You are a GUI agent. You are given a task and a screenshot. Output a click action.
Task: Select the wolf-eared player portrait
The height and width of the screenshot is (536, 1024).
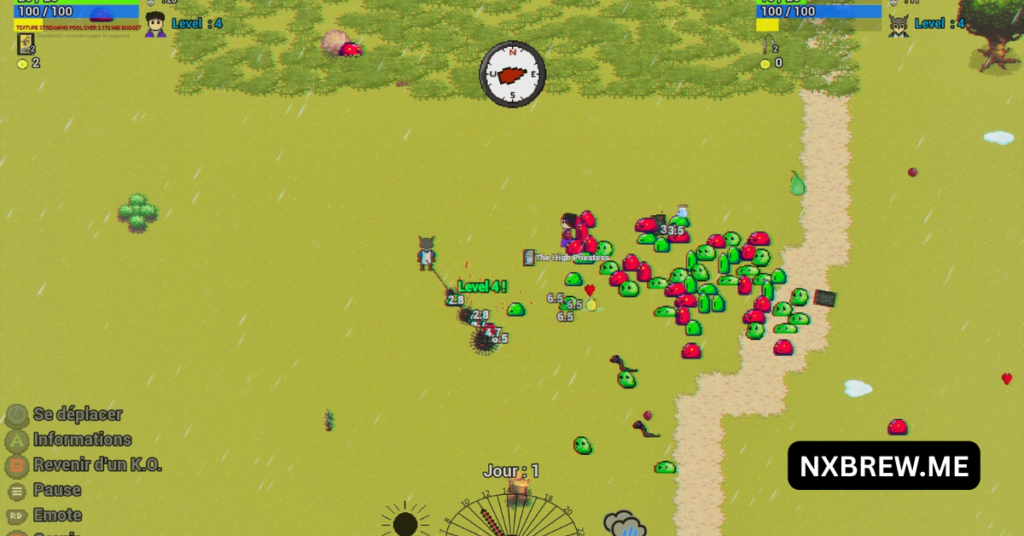(x=899, y=25)
